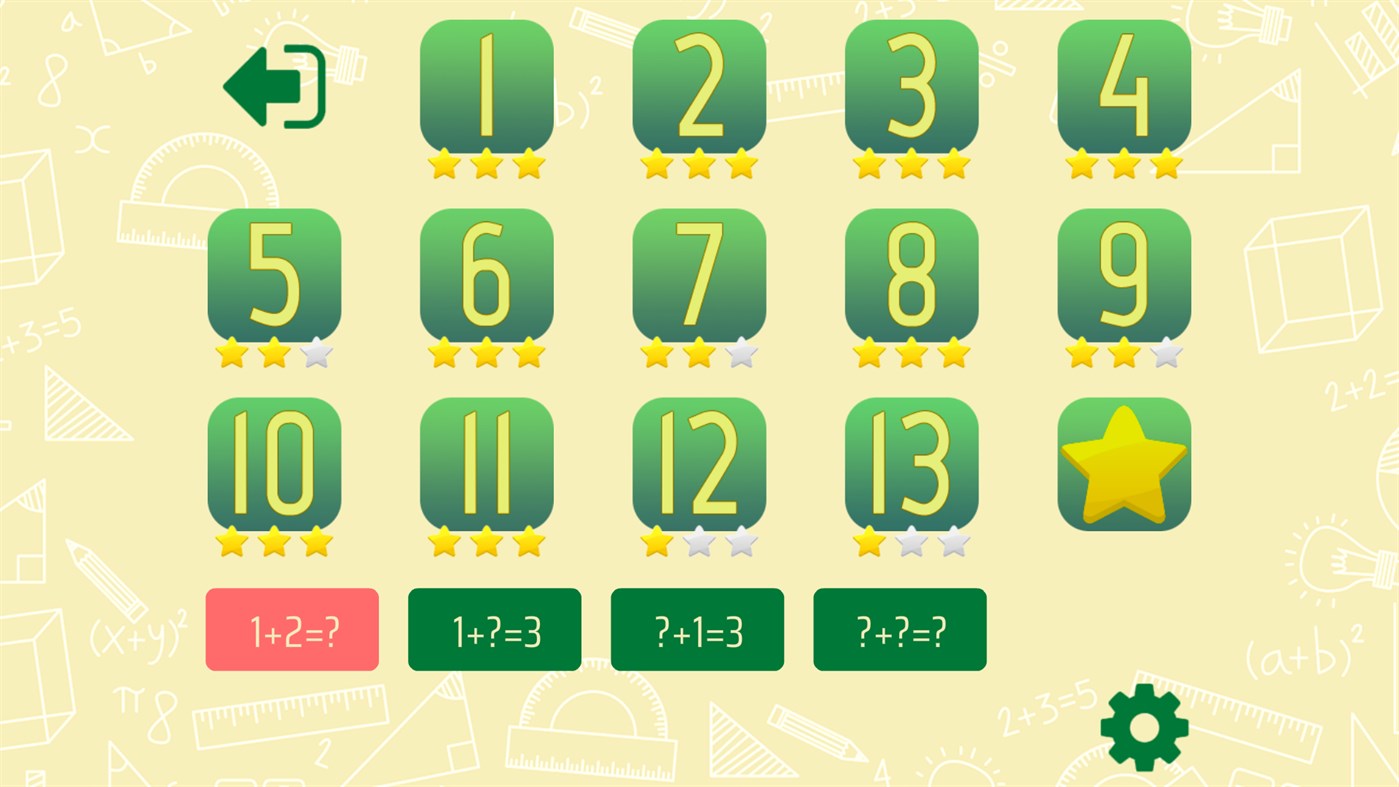
Task: Switch to the "1+?=3" mode
Action: coord(494,628)
